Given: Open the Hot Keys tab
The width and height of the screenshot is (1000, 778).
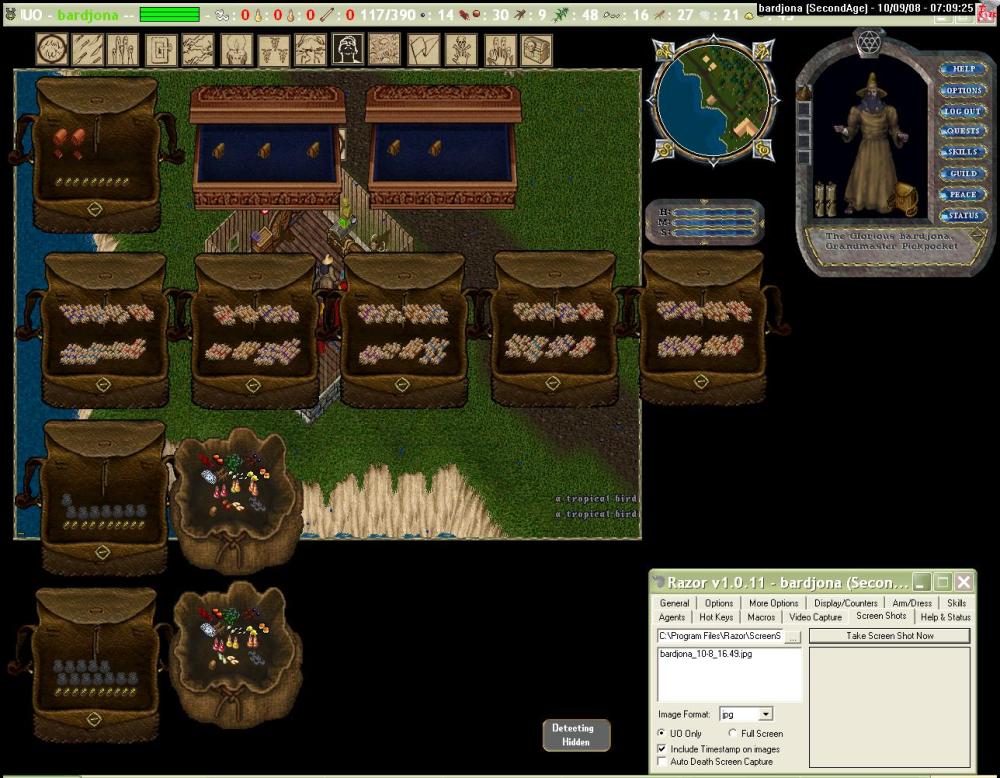Looking at the screenshot, I should [x=716, y=617].
